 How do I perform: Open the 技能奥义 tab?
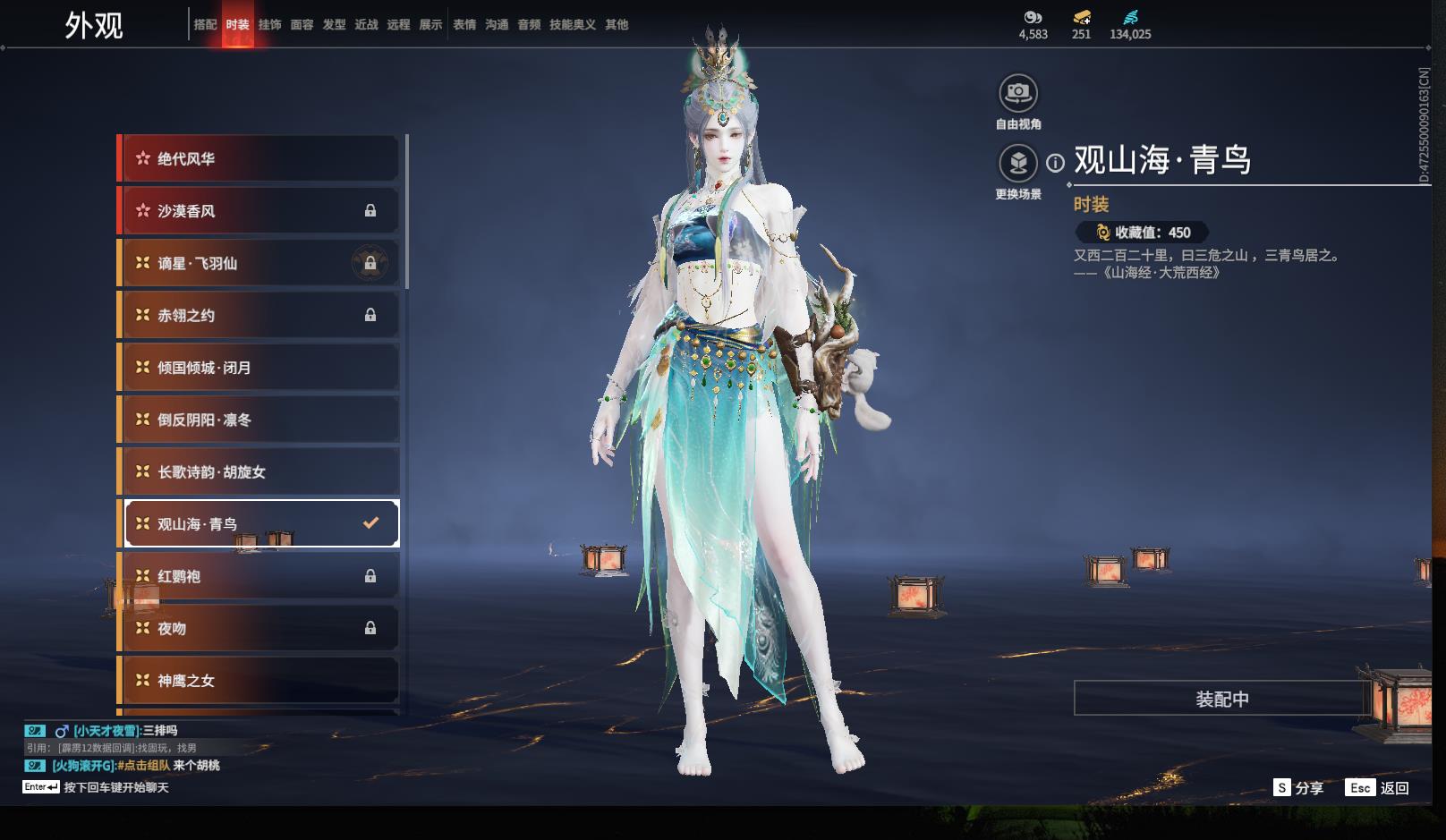[572, 25]
